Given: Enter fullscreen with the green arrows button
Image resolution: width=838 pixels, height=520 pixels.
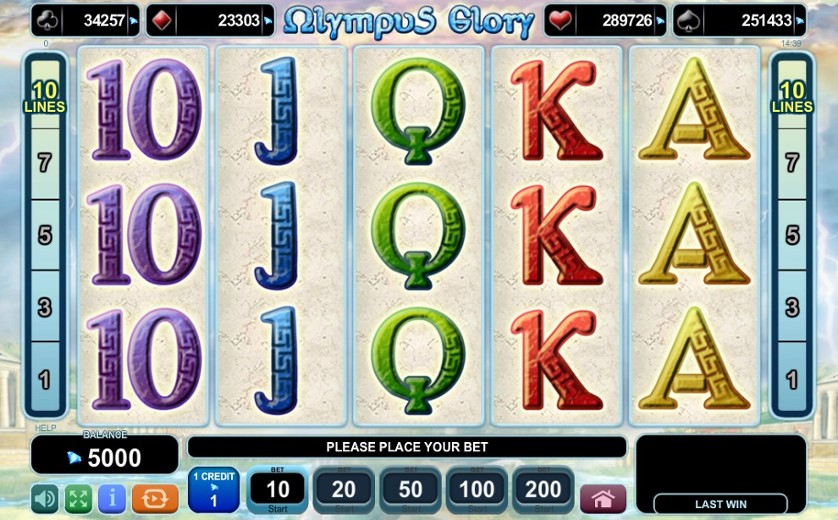Looking at the screenshot, I should click(x=78, y=498).
